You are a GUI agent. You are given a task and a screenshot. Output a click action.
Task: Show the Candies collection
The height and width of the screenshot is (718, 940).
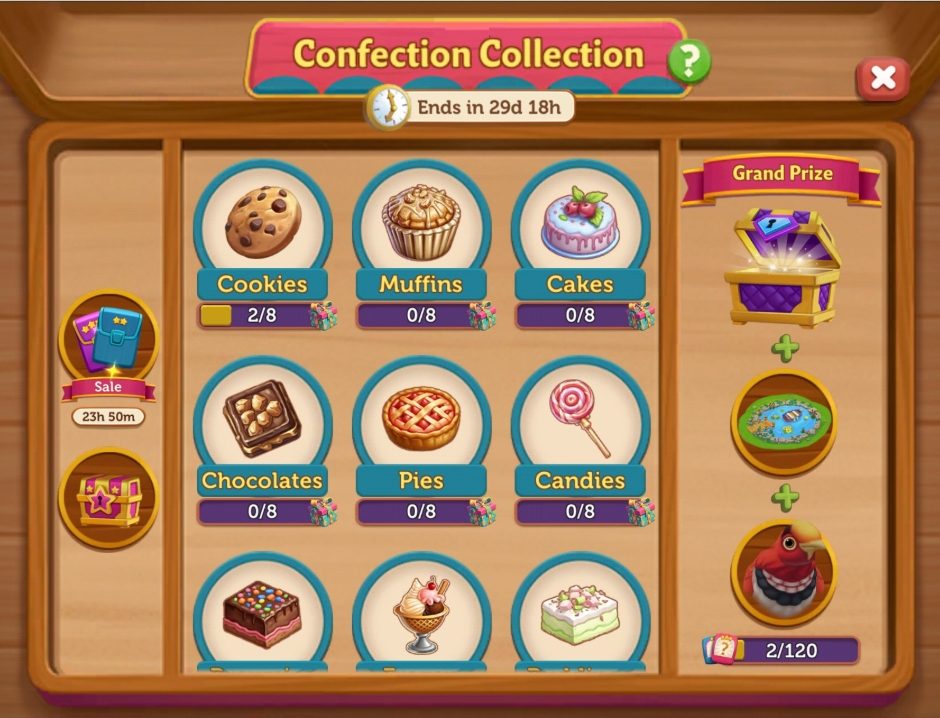580,418
